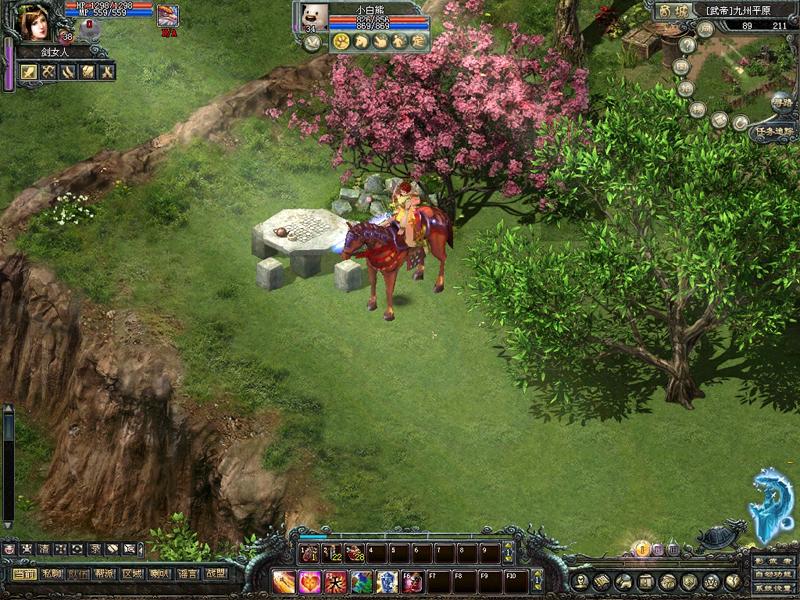Open the 谣言 rumor chat tab
The image size is (800, 600).
click(187, 574)
